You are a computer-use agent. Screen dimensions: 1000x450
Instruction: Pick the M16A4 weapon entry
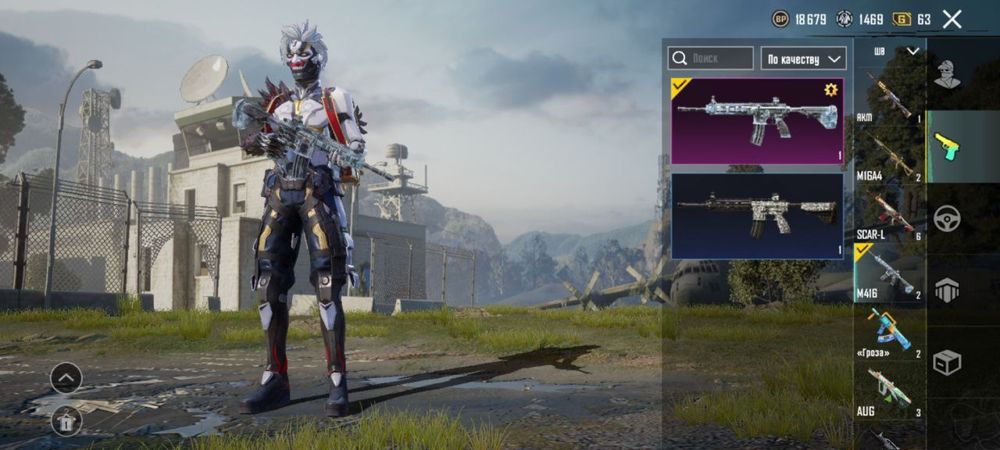889,155
